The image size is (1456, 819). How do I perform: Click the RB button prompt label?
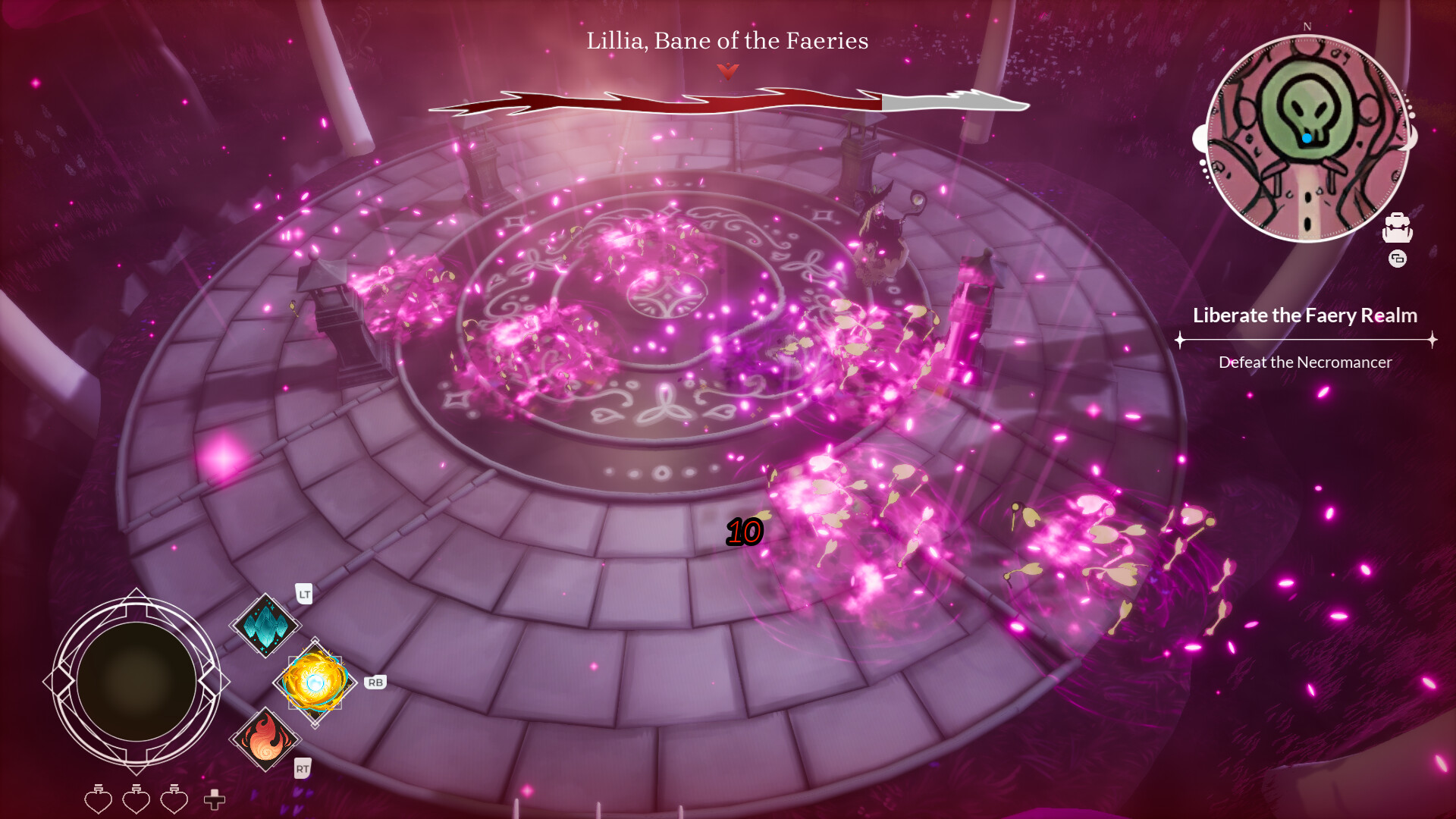point(377,682)
